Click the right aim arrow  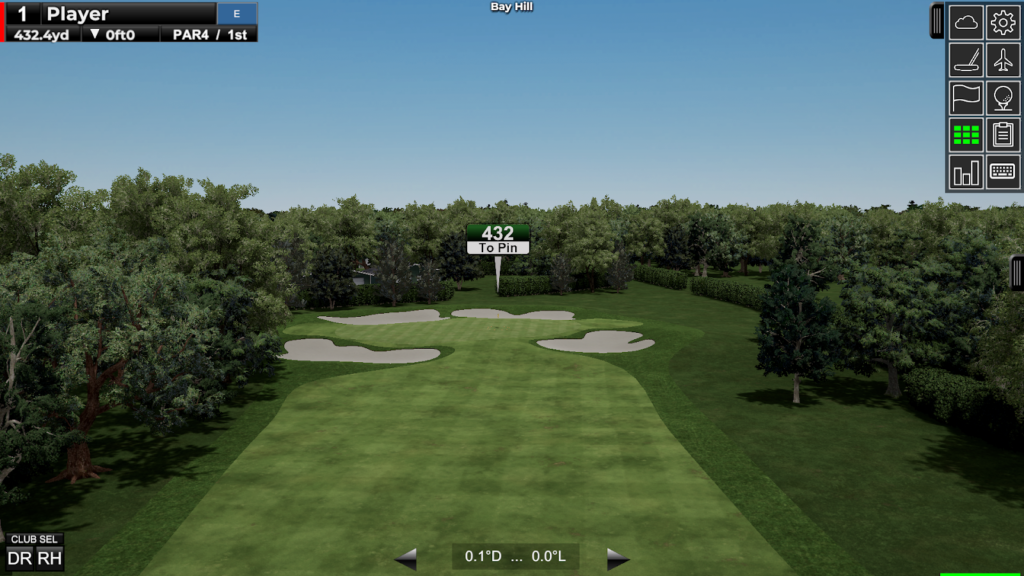click(618, 559)
